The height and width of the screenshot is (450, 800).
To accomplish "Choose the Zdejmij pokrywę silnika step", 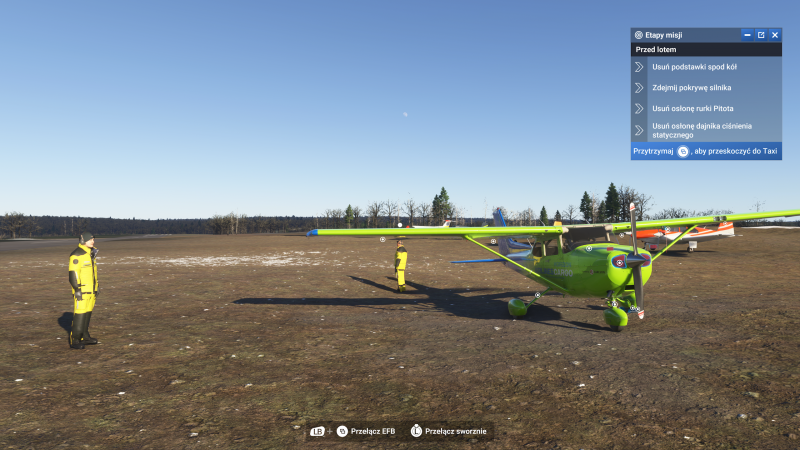I will [x=691, y=88].
